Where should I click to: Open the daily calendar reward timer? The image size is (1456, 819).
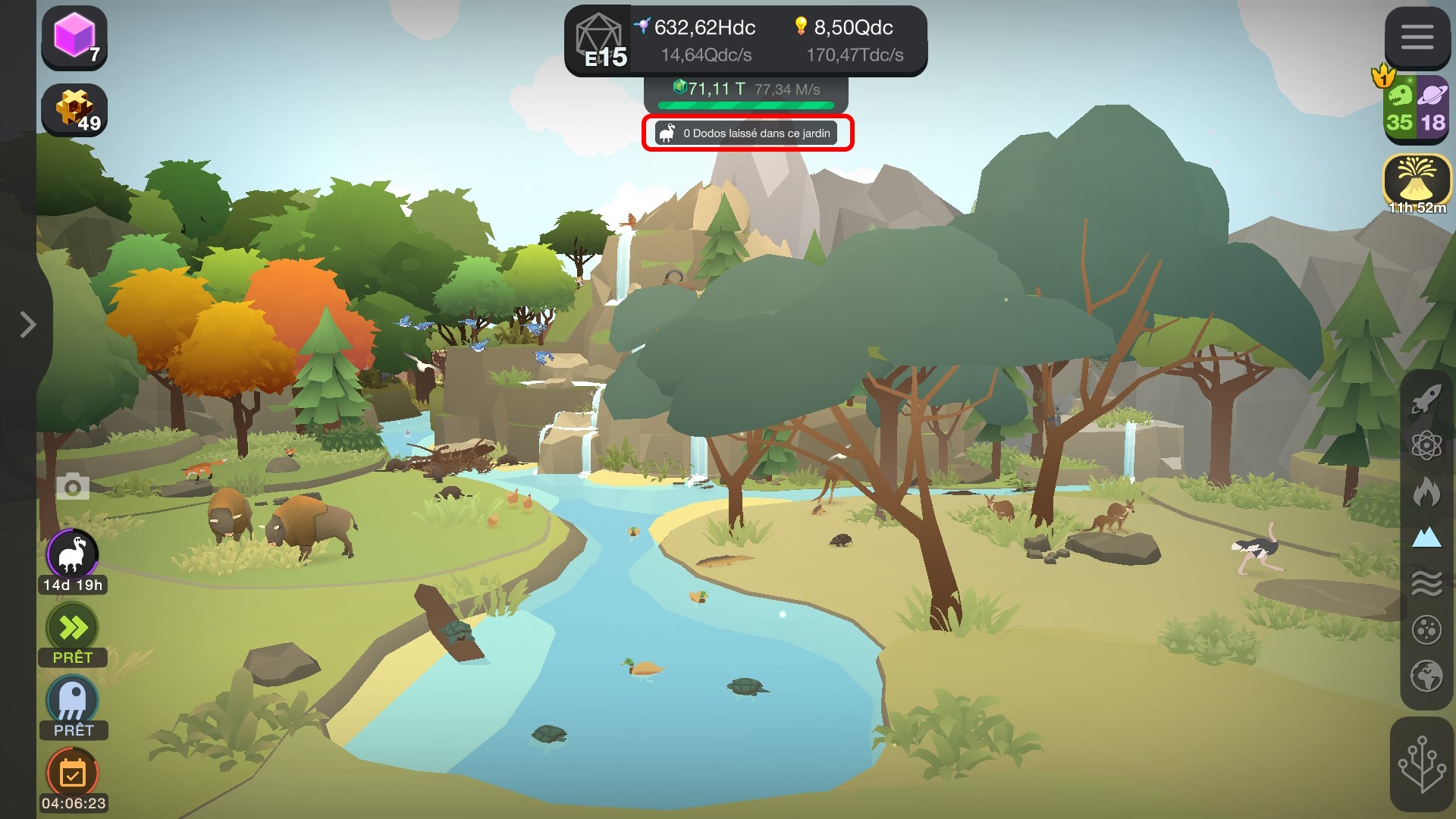click(73, 773)
